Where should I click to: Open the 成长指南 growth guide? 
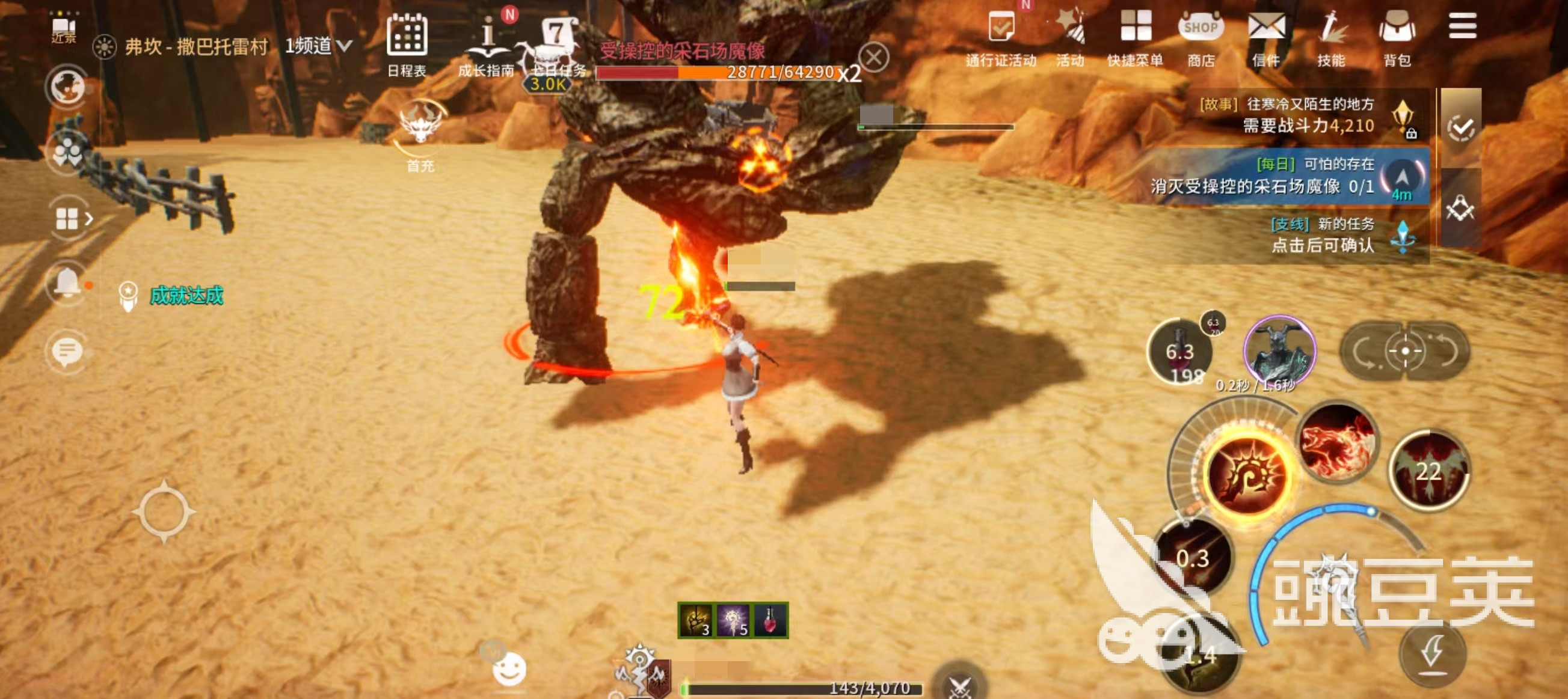point(487,41)
